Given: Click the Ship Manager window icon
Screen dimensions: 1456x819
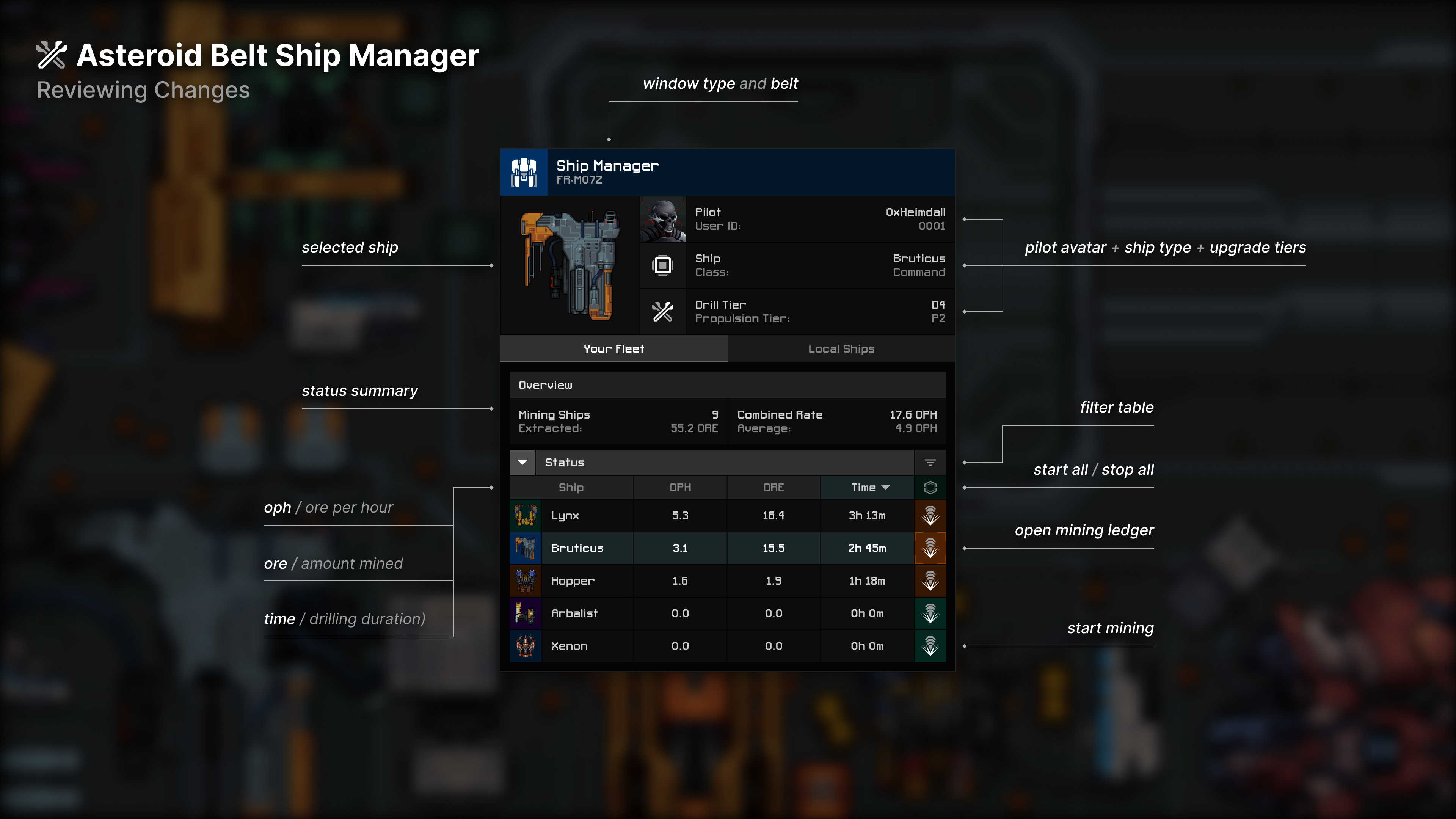Looking at the screenshot, I should pyautogui.click(x=524, y=173).
